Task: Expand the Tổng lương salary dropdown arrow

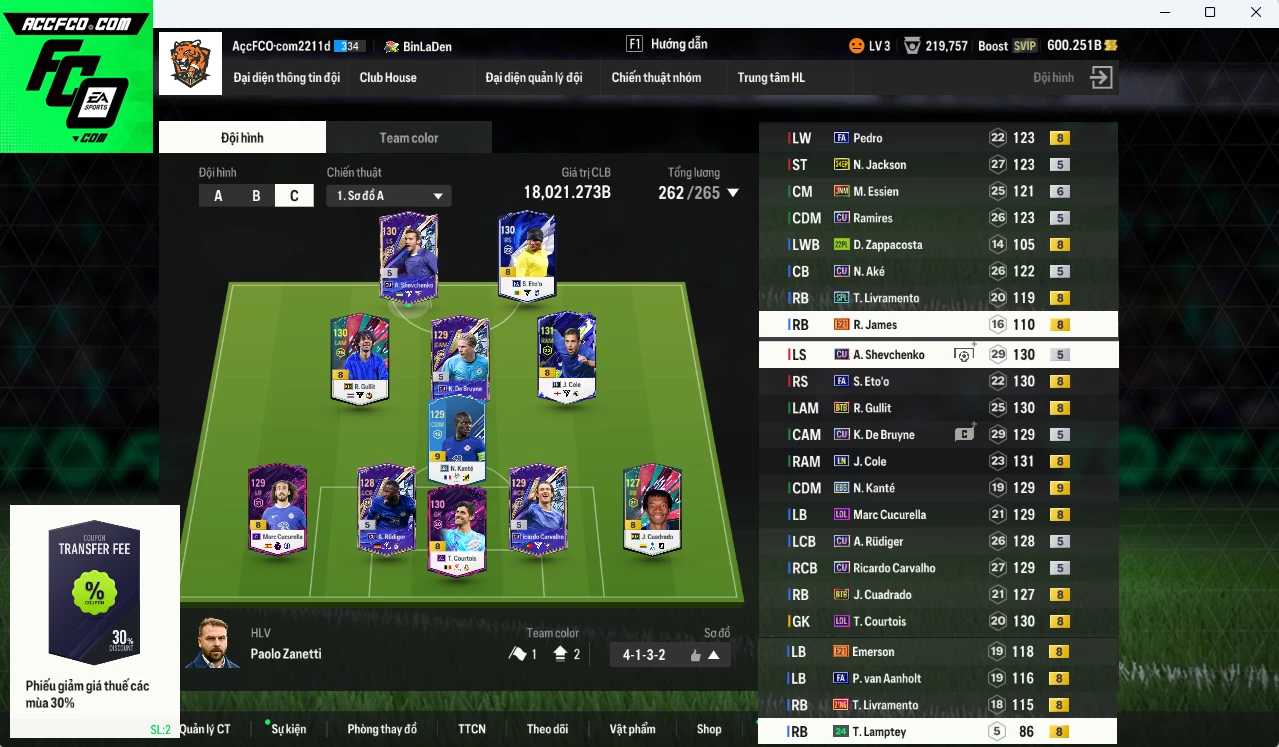Action: point(733,193)
